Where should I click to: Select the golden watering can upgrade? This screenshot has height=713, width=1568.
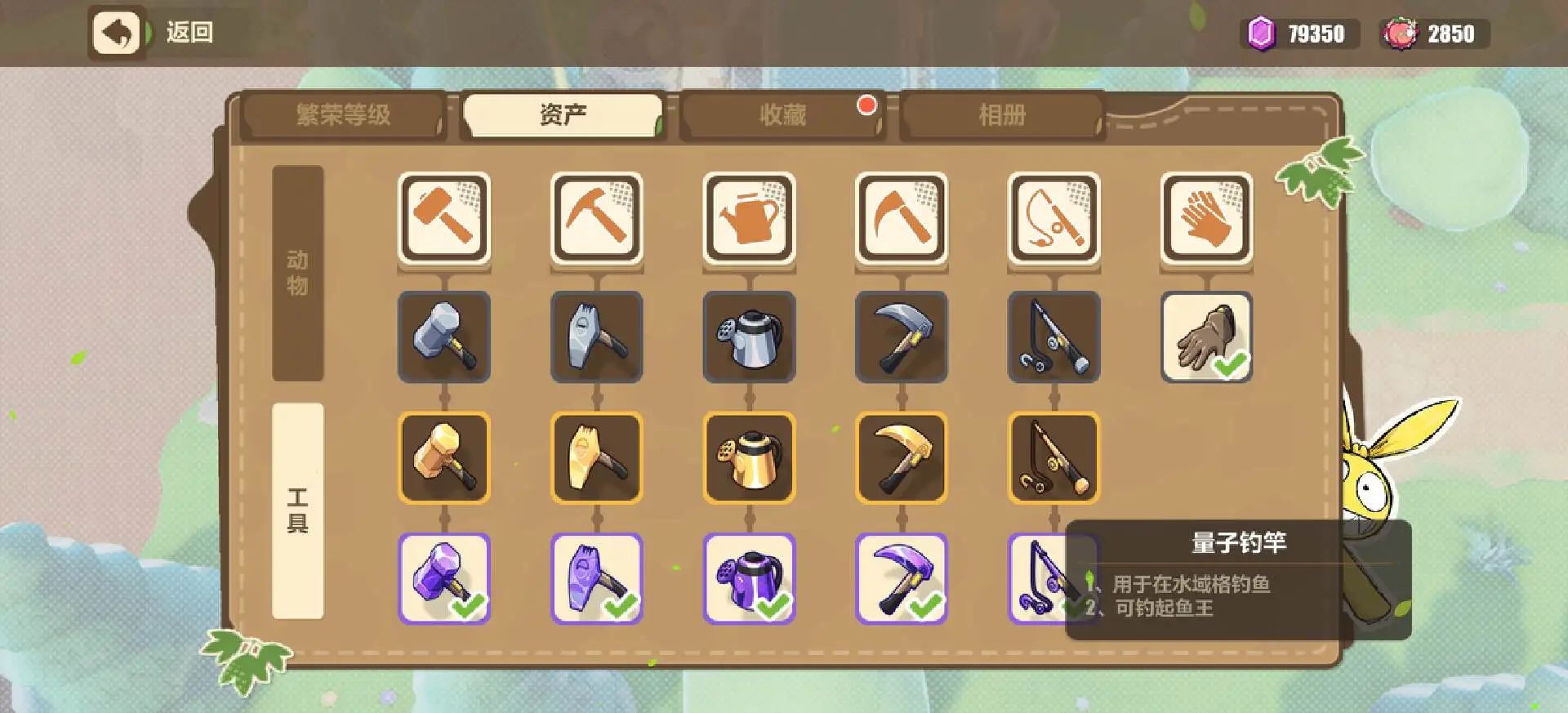[x=749, y=457]
